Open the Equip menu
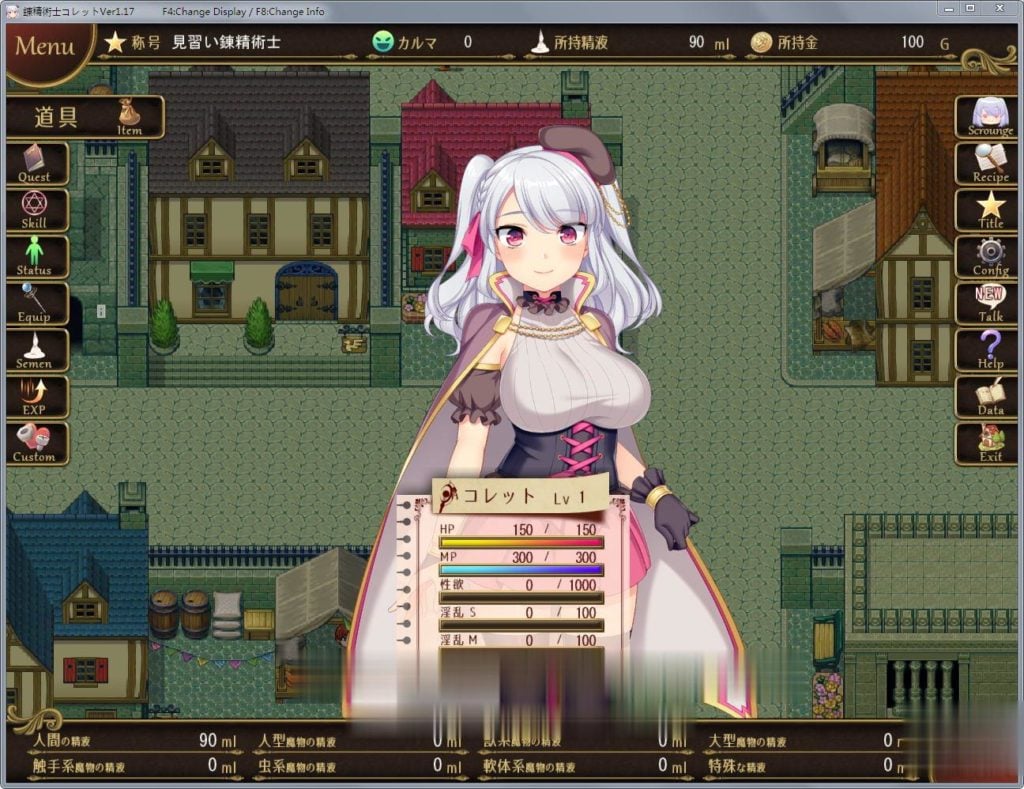 coord(35,304)
